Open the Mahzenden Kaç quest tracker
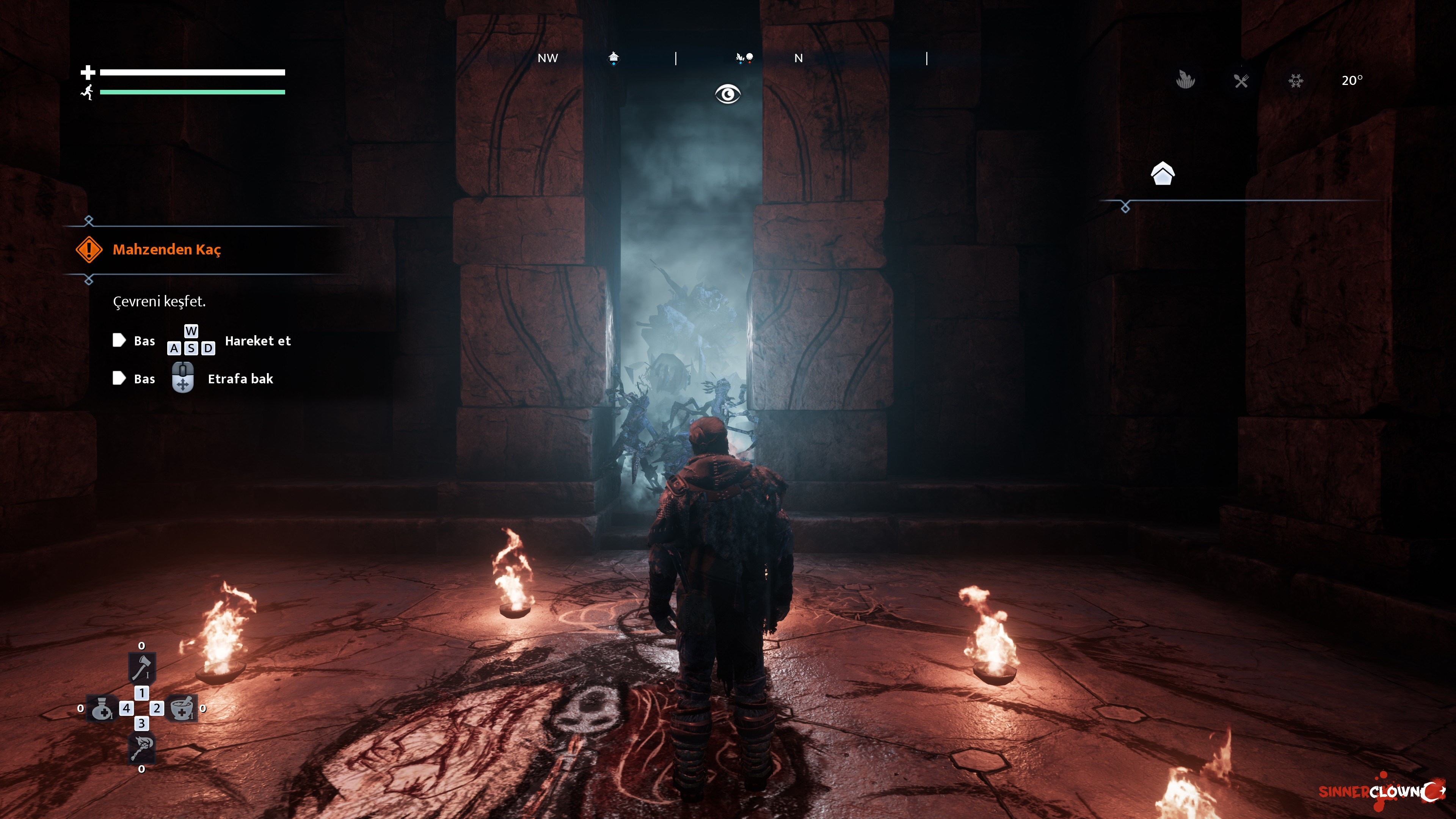Viewport: 1456px width, 819px height. tap(167, 249)
